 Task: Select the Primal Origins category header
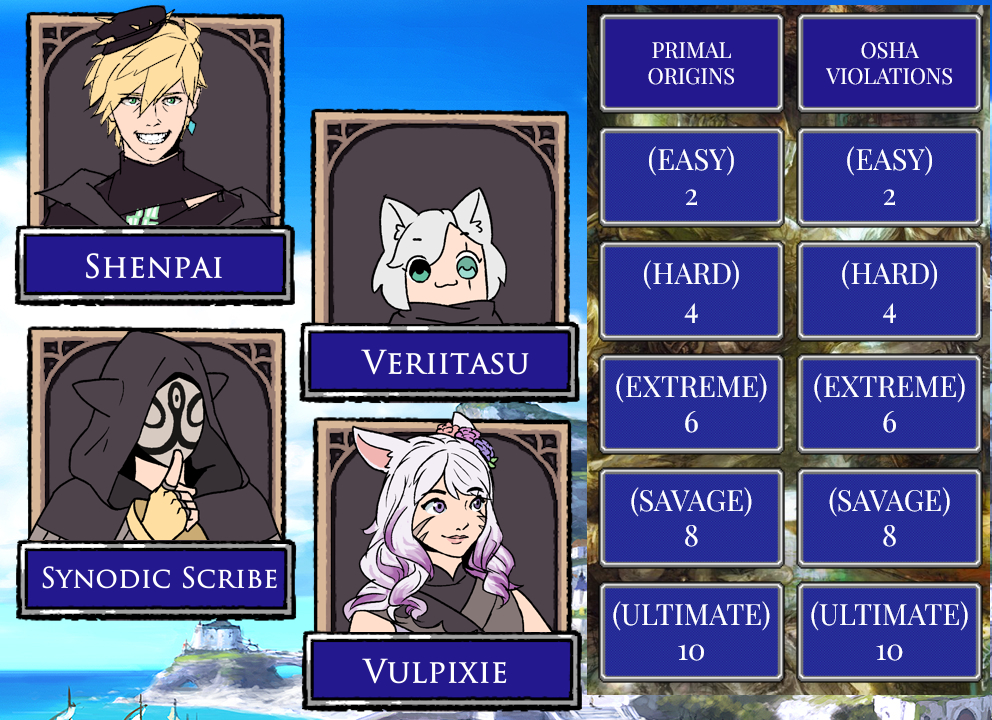pos(691,62)
